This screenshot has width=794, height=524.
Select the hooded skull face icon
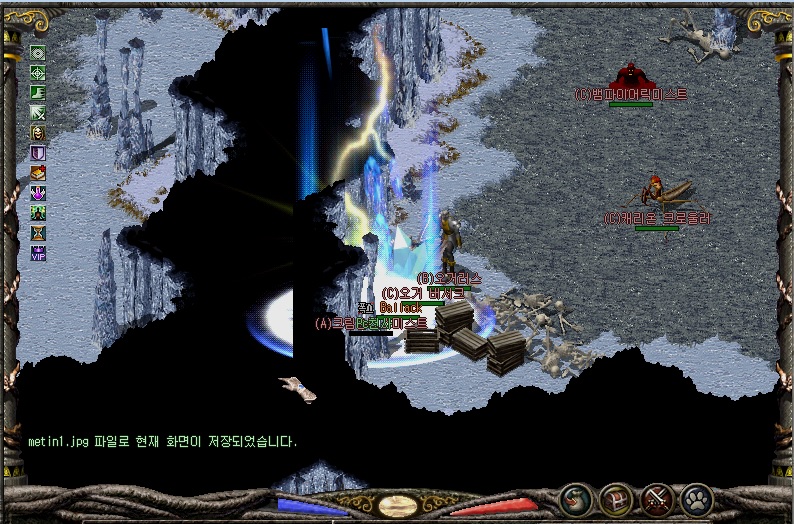[x=38, y=133]
